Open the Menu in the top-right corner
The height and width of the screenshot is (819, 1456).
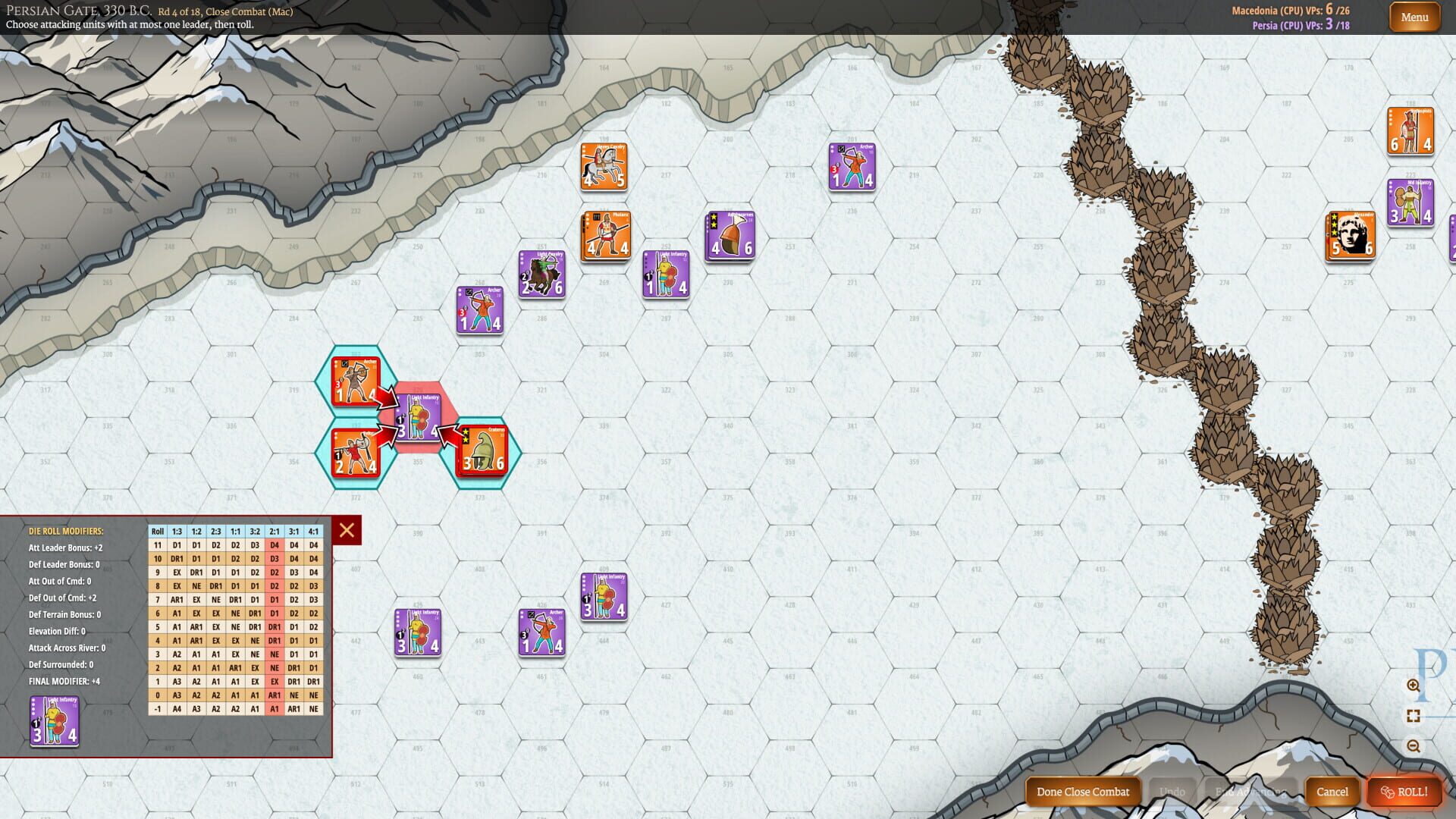click(x=1414, y=17)
